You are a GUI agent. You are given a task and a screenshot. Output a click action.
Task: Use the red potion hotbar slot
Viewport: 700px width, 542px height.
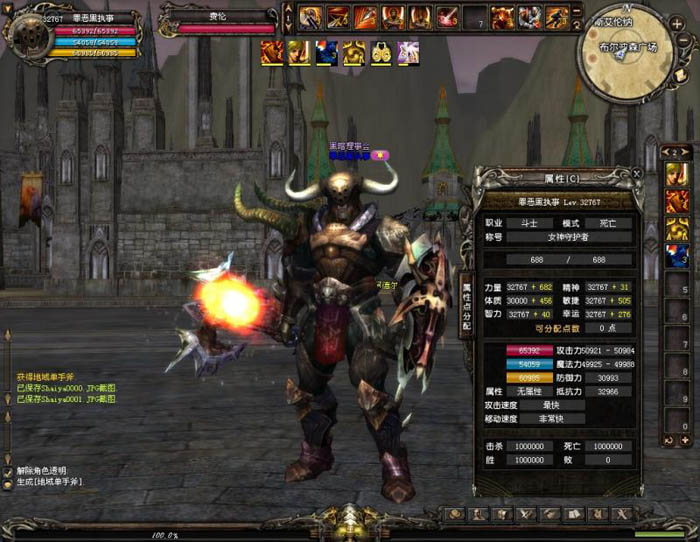tap(447, 17)
